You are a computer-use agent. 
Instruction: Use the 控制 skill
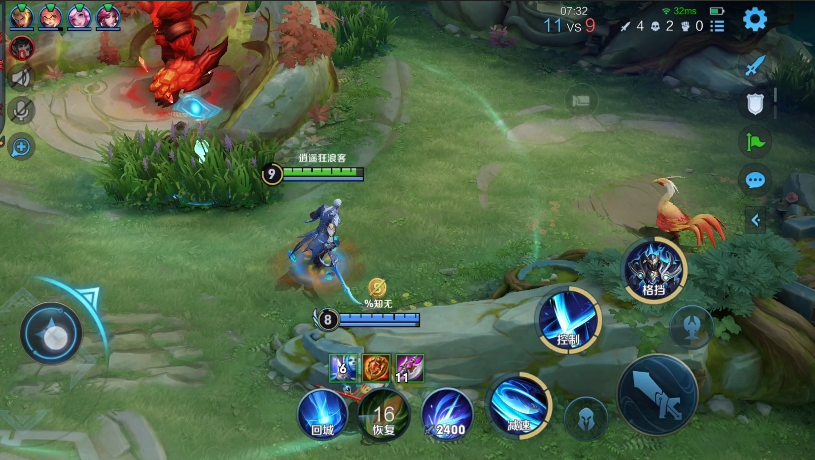pos(569,320)
